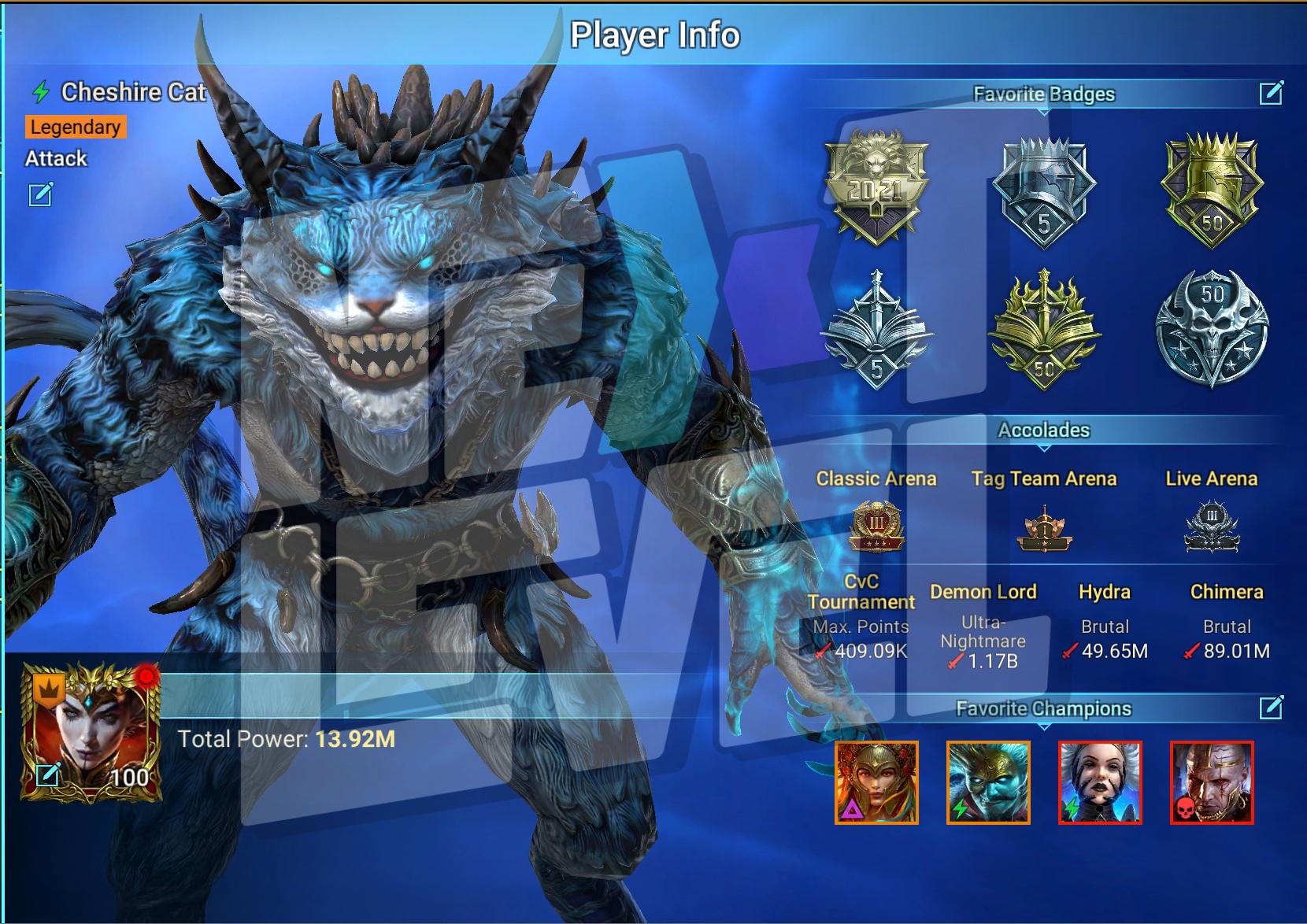Select the silver cracked helmet badge numbered 5

click(1044, 190)
